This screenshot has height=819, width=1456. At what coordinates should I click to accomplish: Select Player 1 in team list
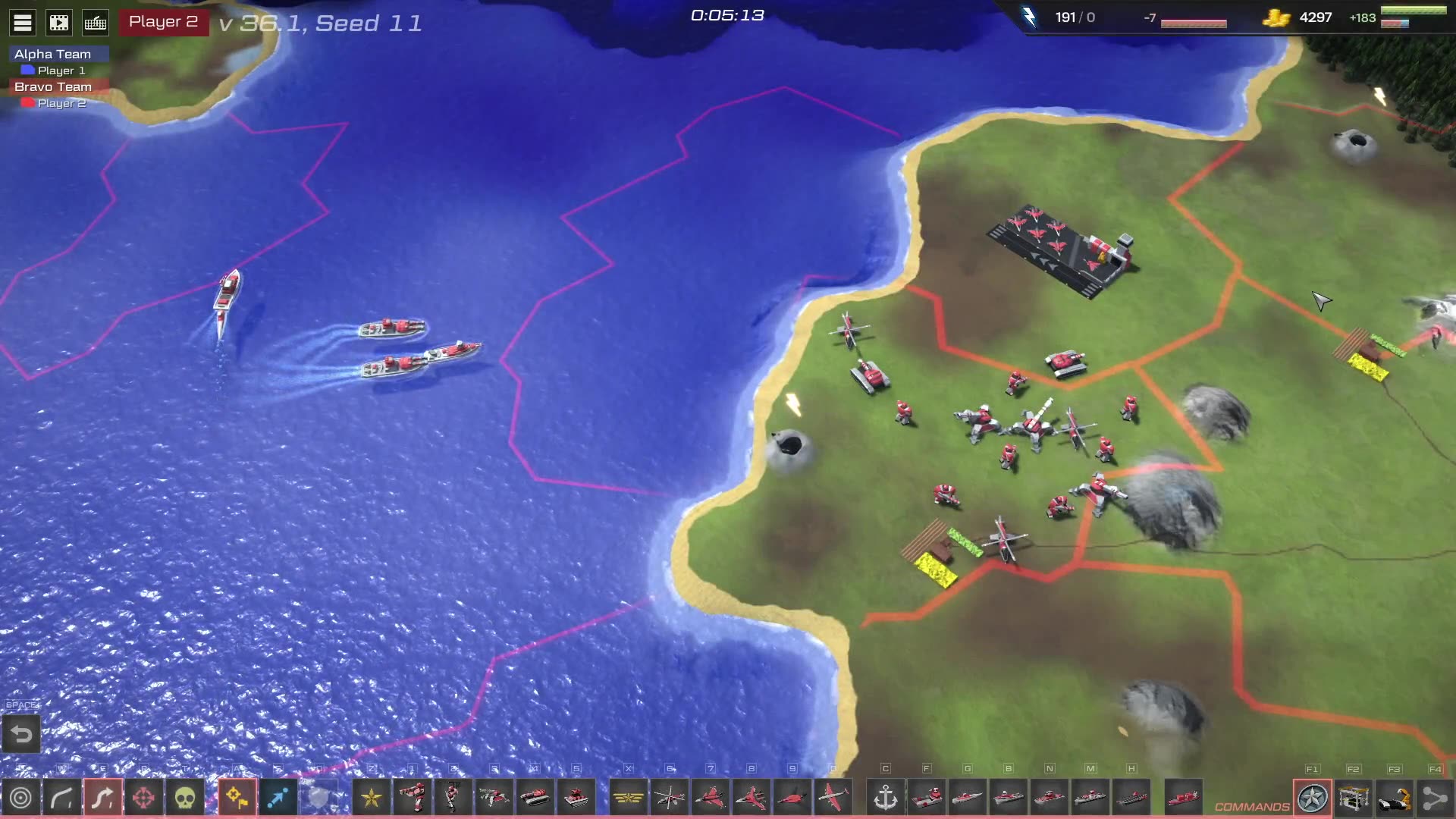[61, 71]
